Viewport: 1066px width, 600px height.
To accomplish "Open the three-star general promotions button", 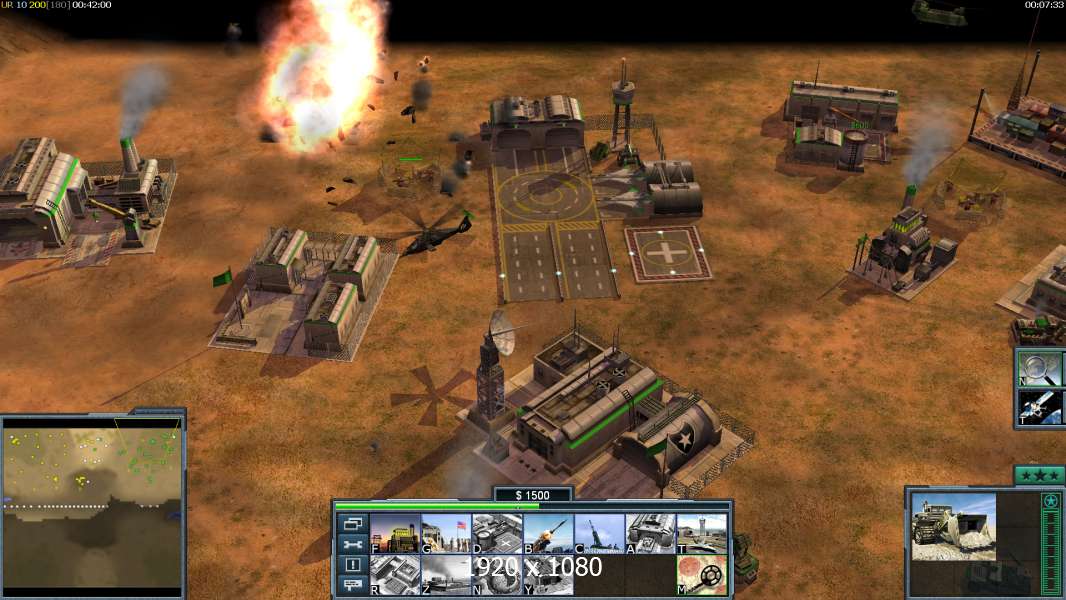I will click(x=1038, y=474).
